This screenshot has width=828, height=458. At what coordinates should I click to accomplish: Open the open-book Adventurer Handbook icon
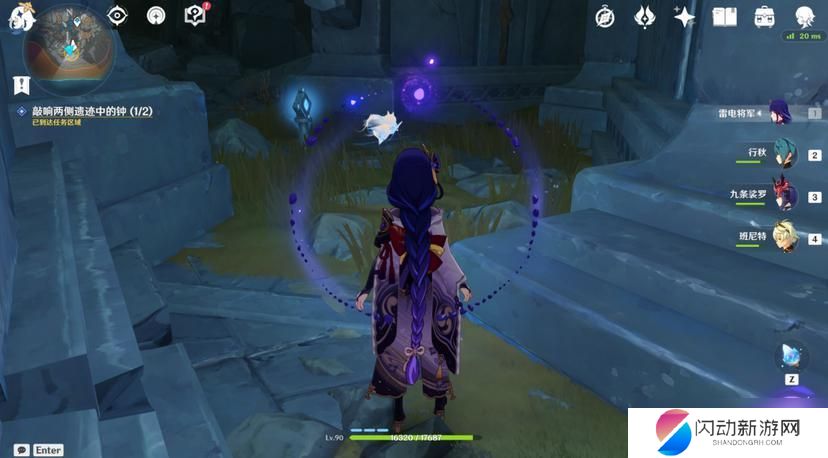click(x=724, y=16)
